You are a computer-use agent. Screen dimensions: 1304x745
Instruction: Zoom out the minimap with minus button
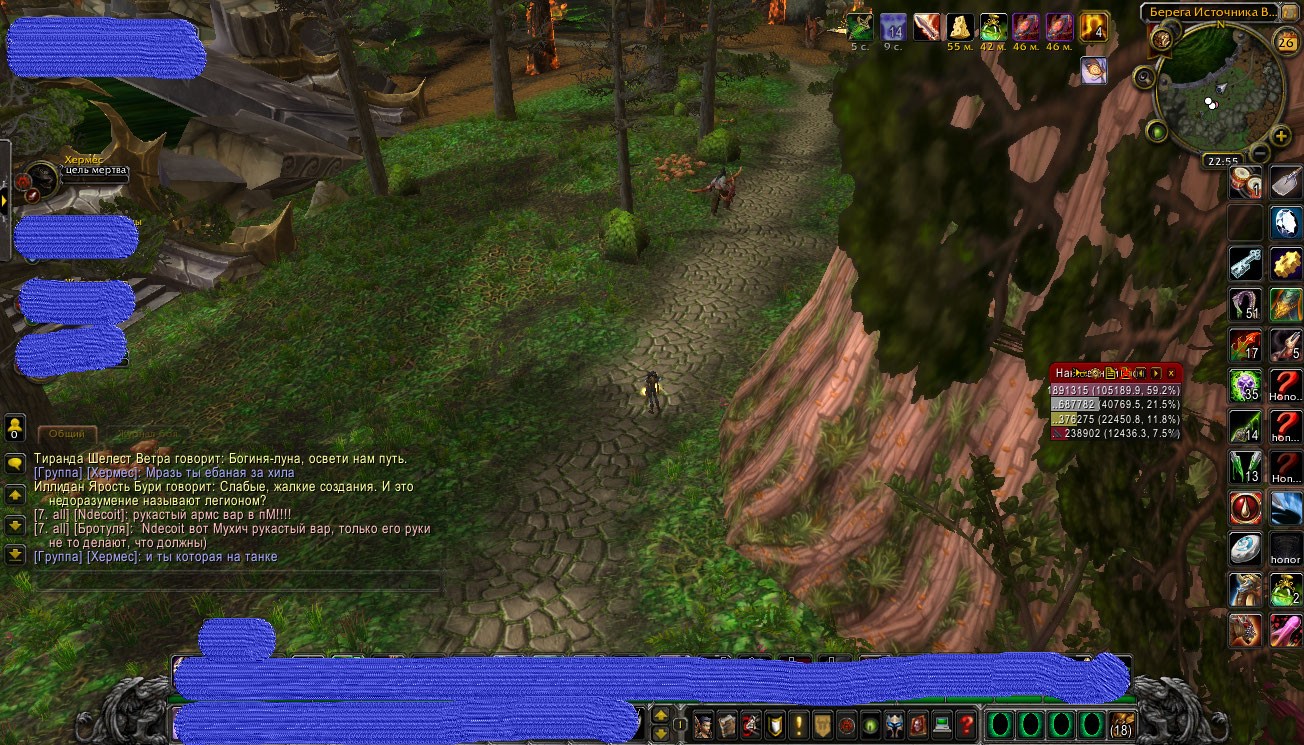(1259, 153)
